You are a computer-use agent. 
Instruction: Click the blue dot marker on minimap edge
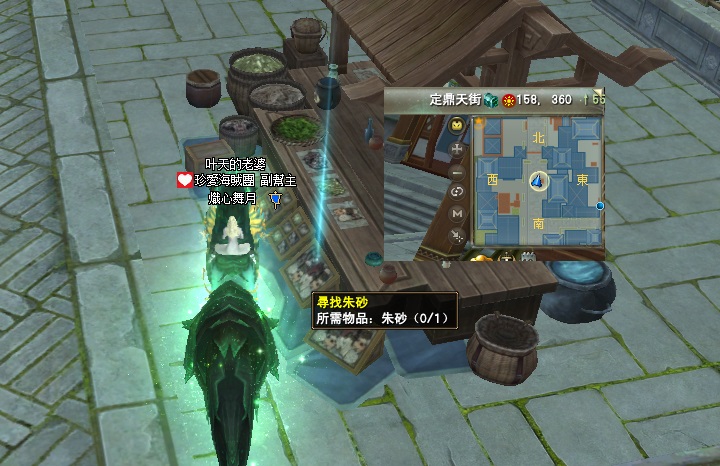point(600,206)
